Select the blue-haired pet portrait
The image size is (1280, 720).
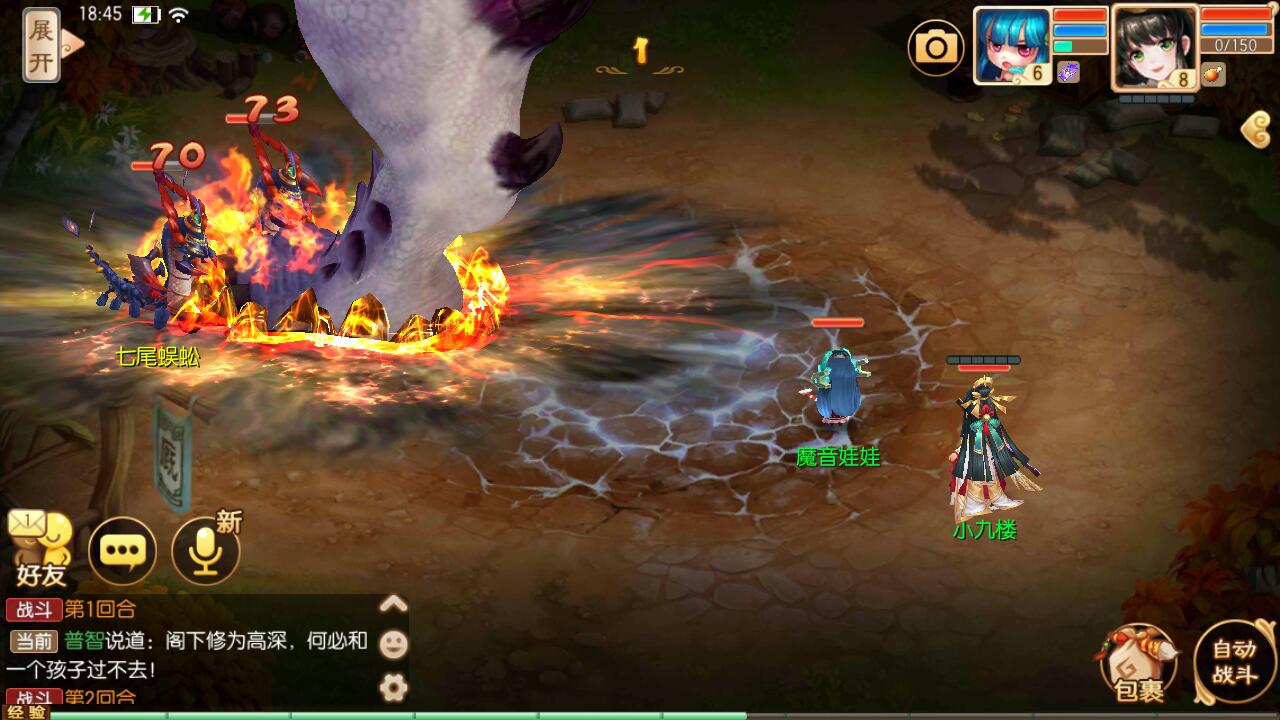(1011, 45)
